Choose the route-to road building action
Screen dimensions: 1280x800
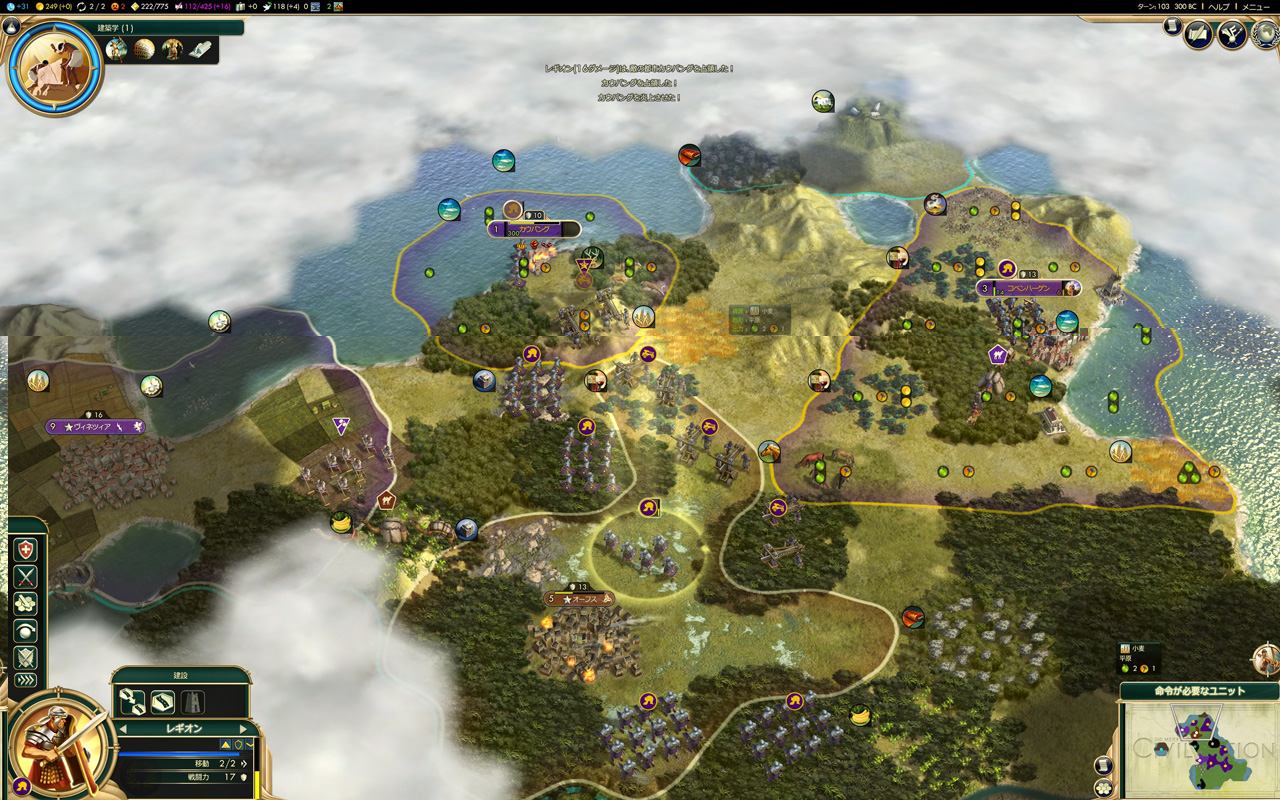(133, 702)
